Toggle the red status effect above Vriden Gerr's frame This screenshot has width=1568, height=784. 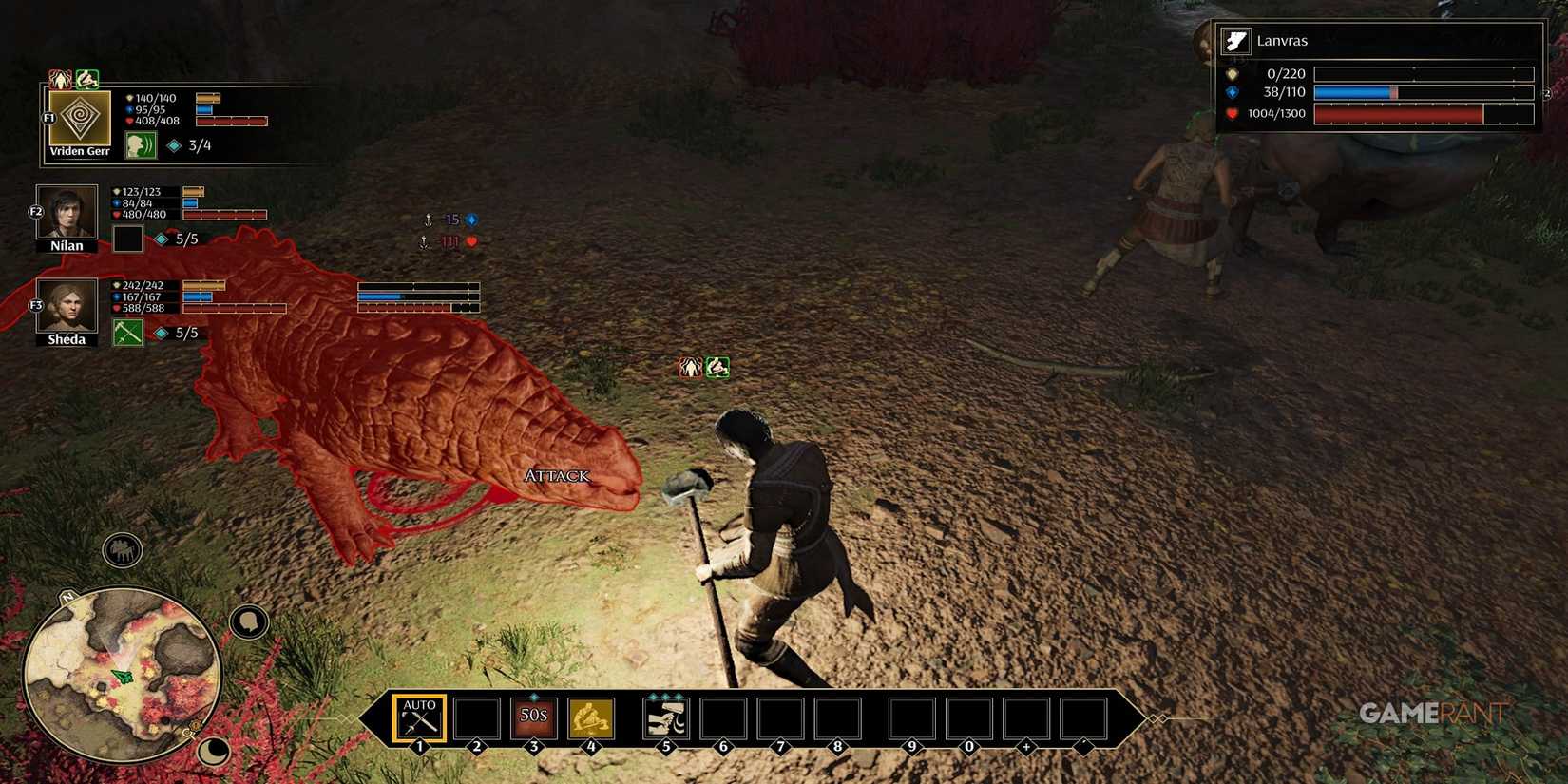pos(61,78)
